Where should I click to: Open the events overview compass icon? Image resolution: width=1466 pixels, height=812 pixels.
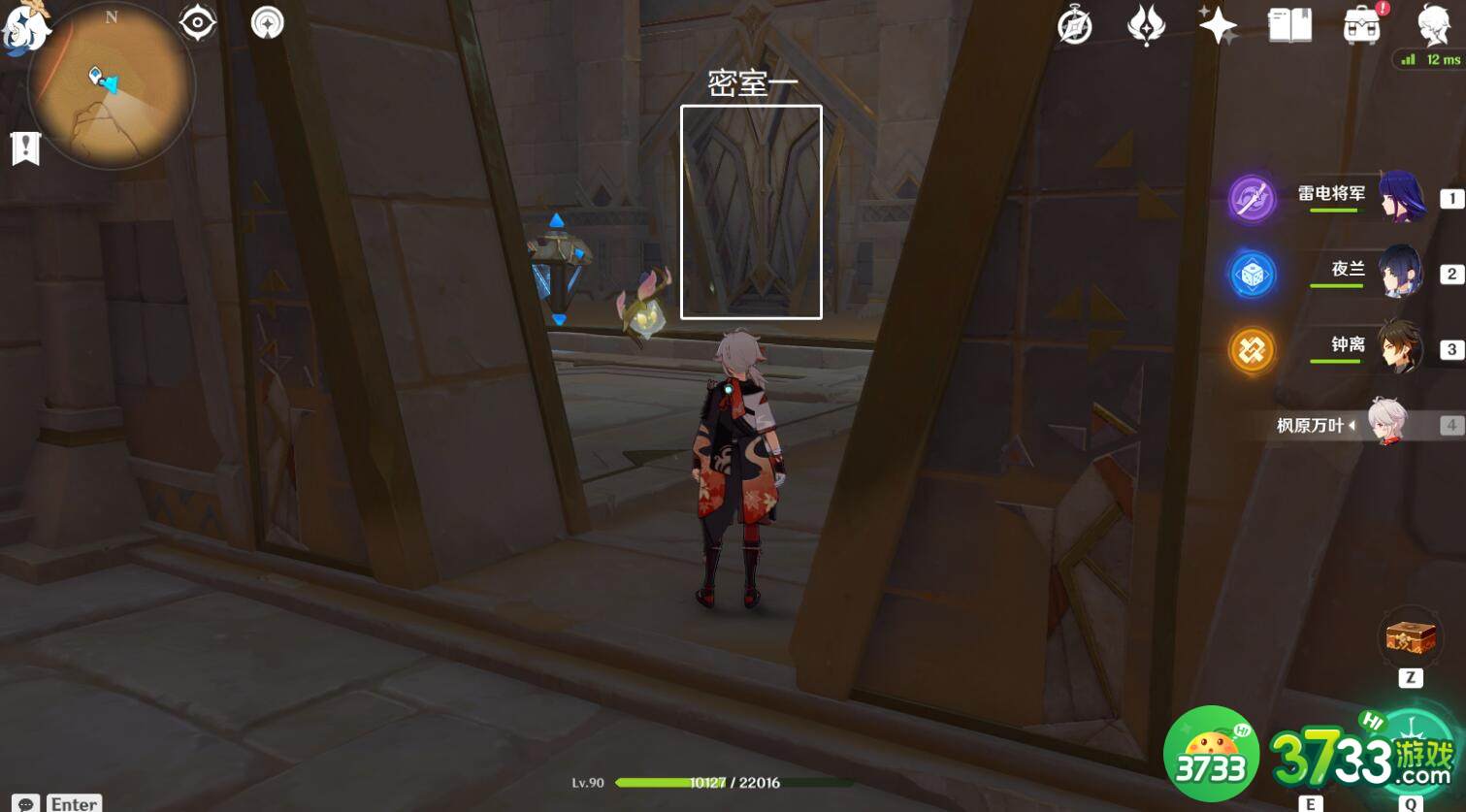tap(1075, 24)
